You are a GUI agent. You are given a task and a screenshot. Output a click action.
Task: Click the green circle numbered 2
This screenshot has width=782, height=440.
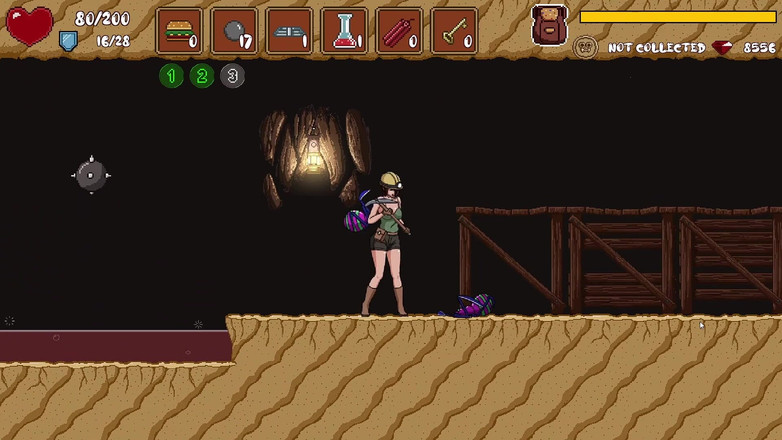[x=202, y=76]
